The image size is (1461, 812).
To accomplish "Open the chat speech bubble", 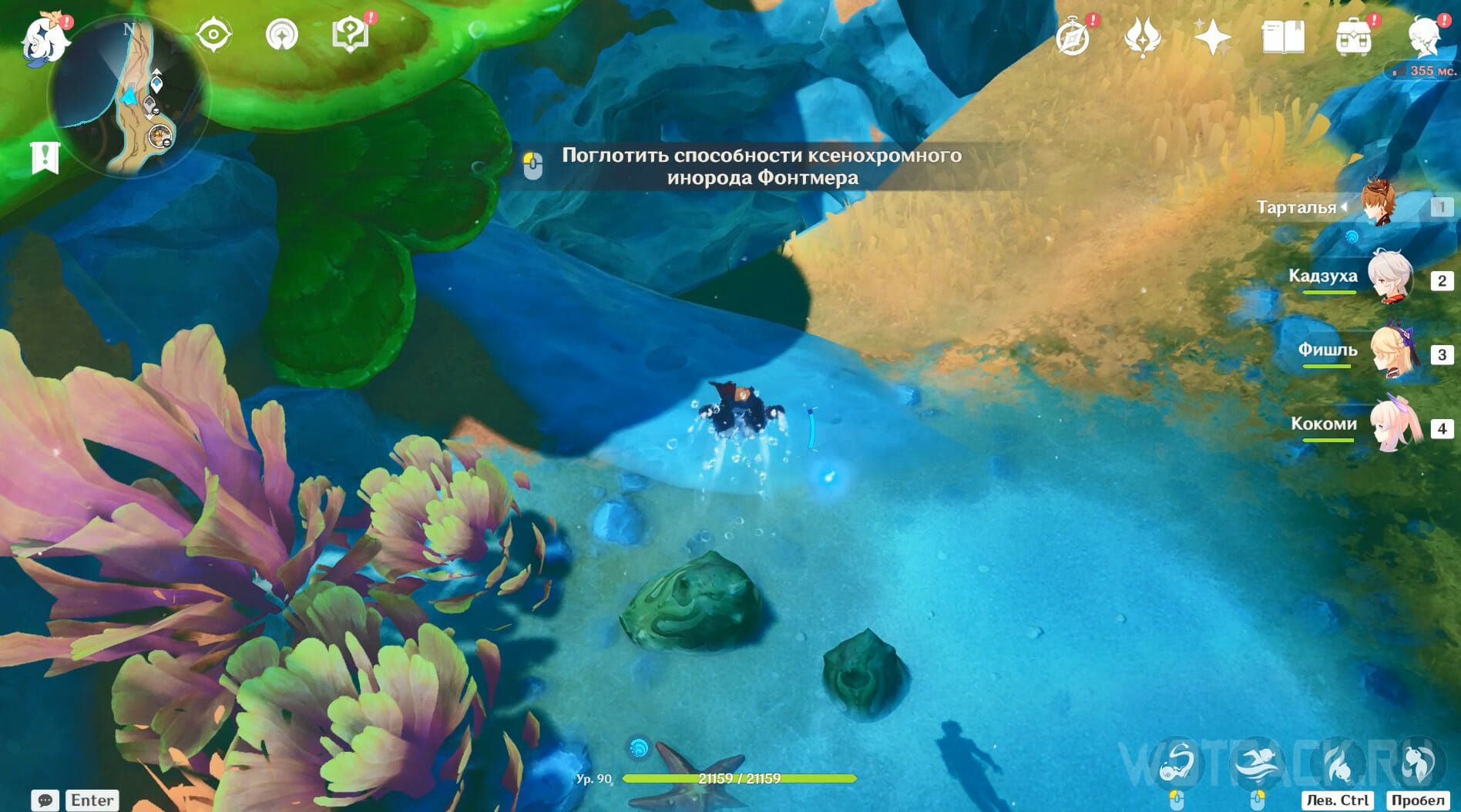I will point(45,800).
